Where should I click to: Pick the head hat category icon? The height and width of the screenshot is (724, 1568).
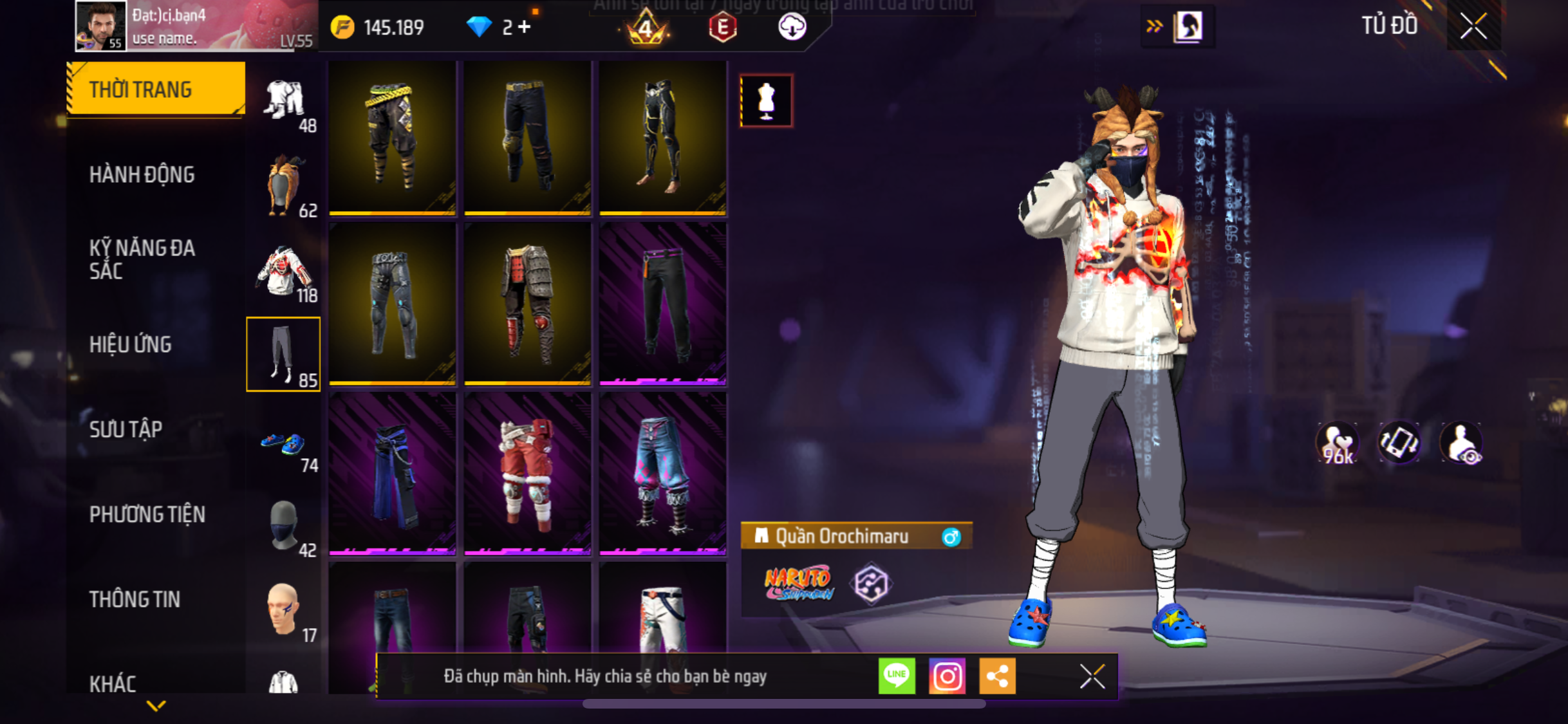click(284, 186)
